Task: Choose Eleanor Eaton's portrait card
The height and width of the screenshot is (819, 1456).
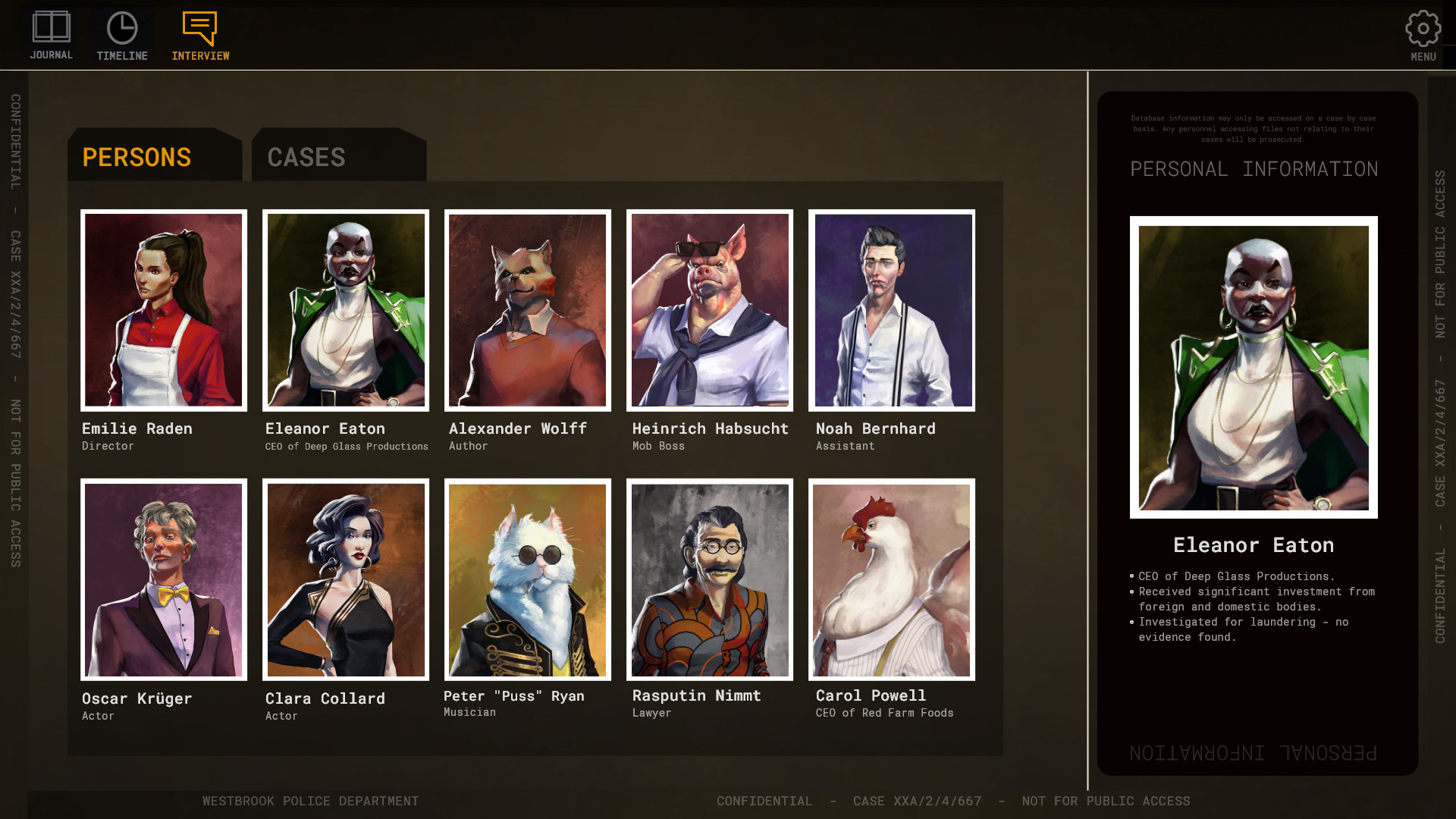Action: [x=346, y=310]
